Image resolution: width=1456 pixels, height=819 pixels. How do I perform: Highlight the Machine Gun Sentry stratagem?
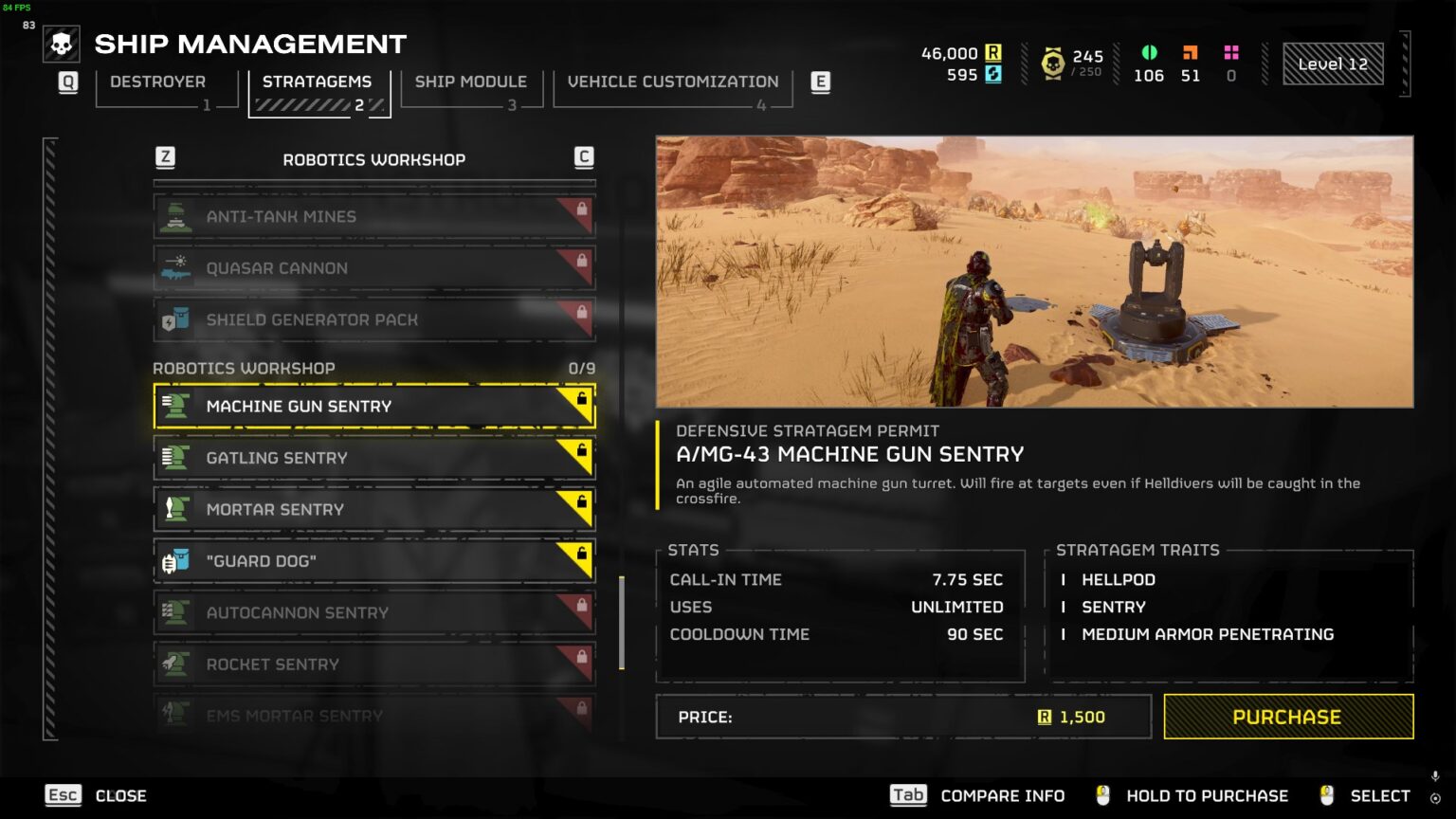click(x=374, y=406)
